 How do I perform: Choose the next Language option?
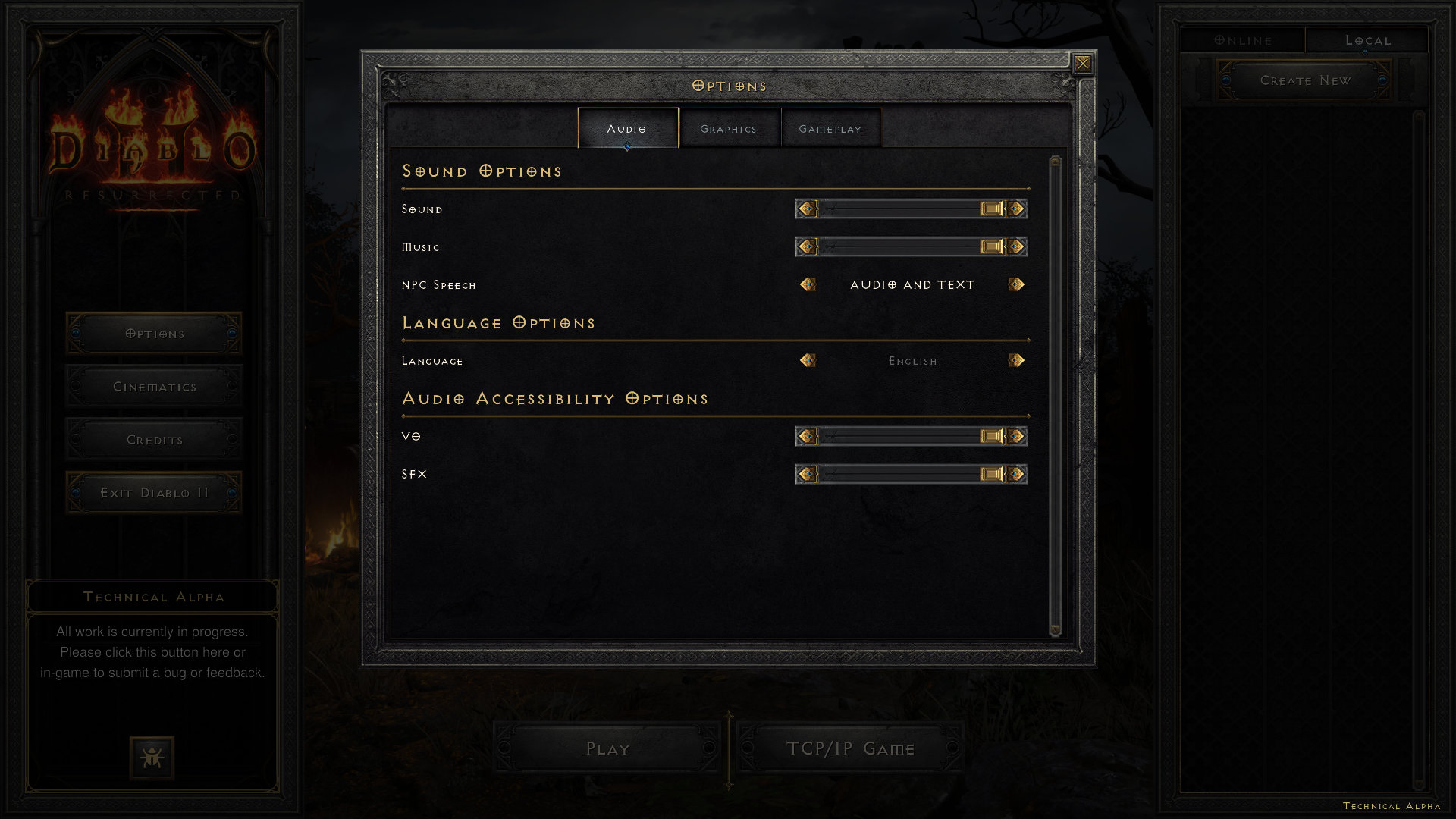pos(1017,360)
